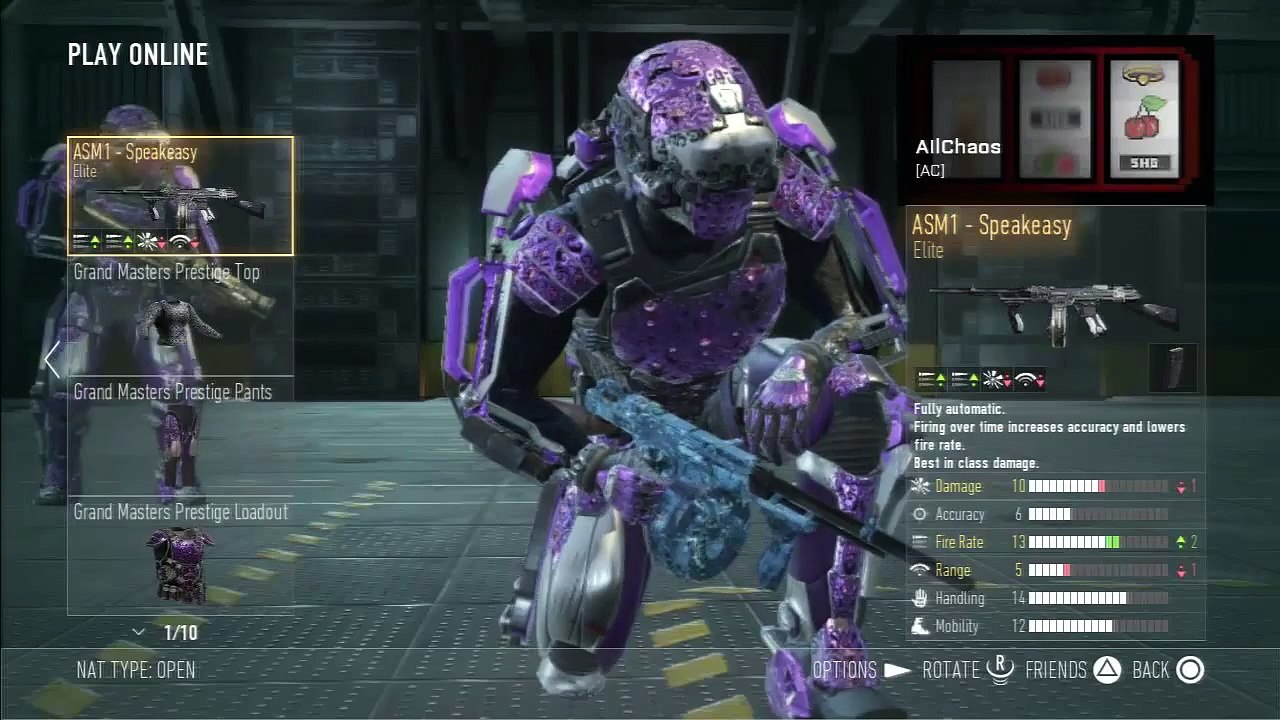The width and height of the screenshot is (1280, 720).
Task: Select the magazine attachment thumbnail
Action: (x=1173, y=367)
